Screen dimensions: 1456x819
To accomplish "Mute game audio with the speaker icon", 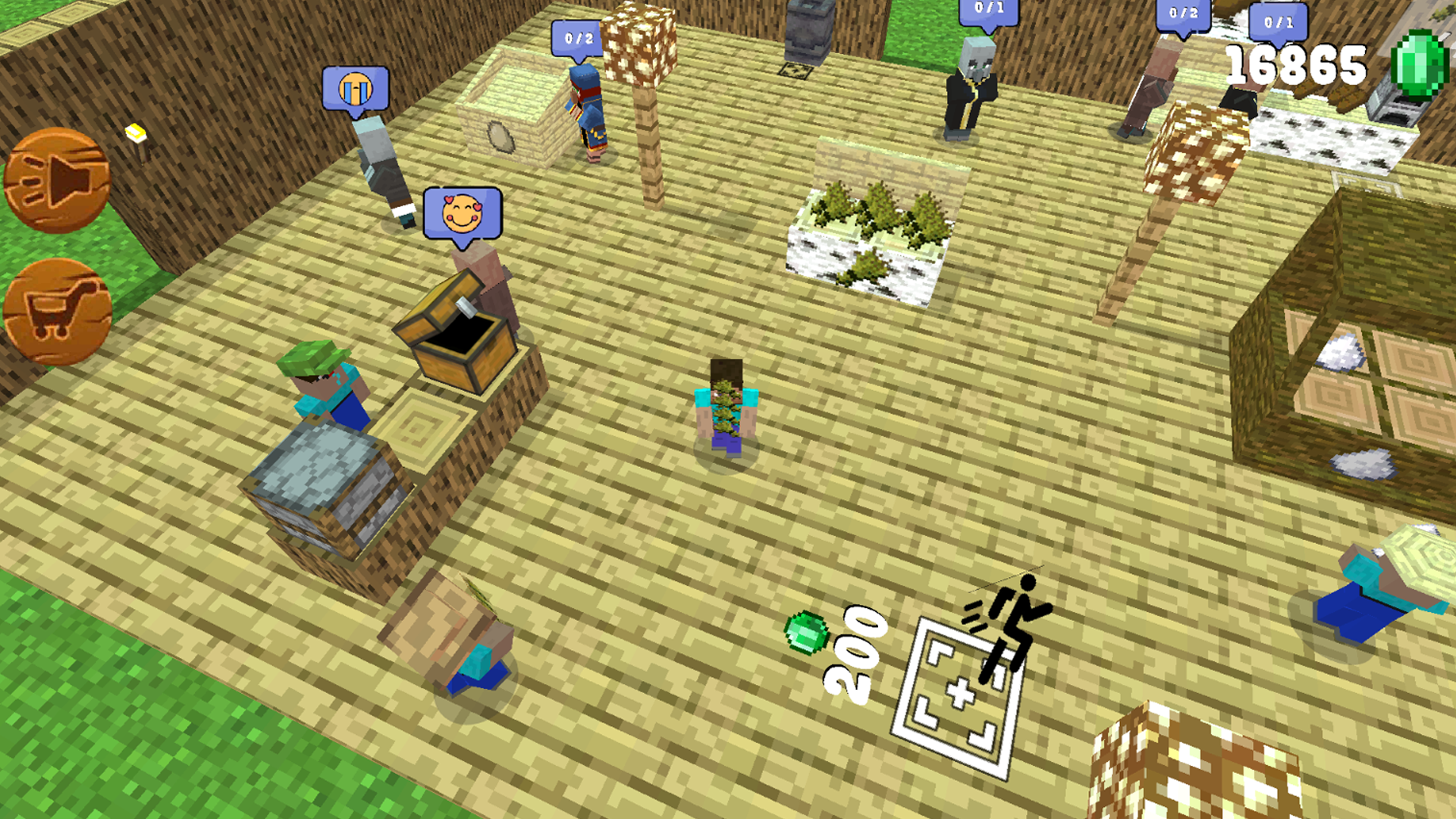I will coord(57,178).
